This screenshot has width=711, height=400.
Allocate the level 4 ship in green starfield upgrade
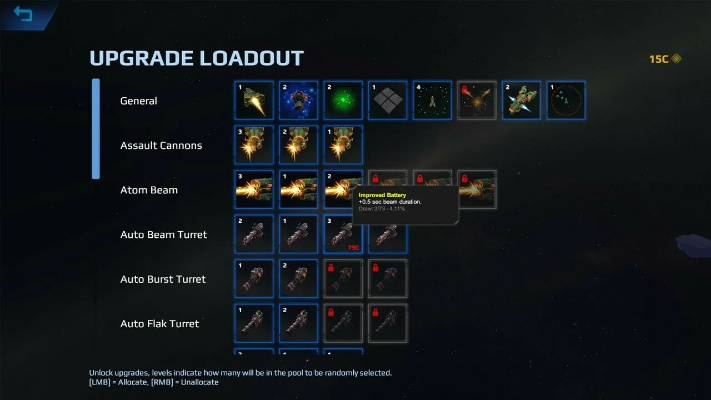432,100
